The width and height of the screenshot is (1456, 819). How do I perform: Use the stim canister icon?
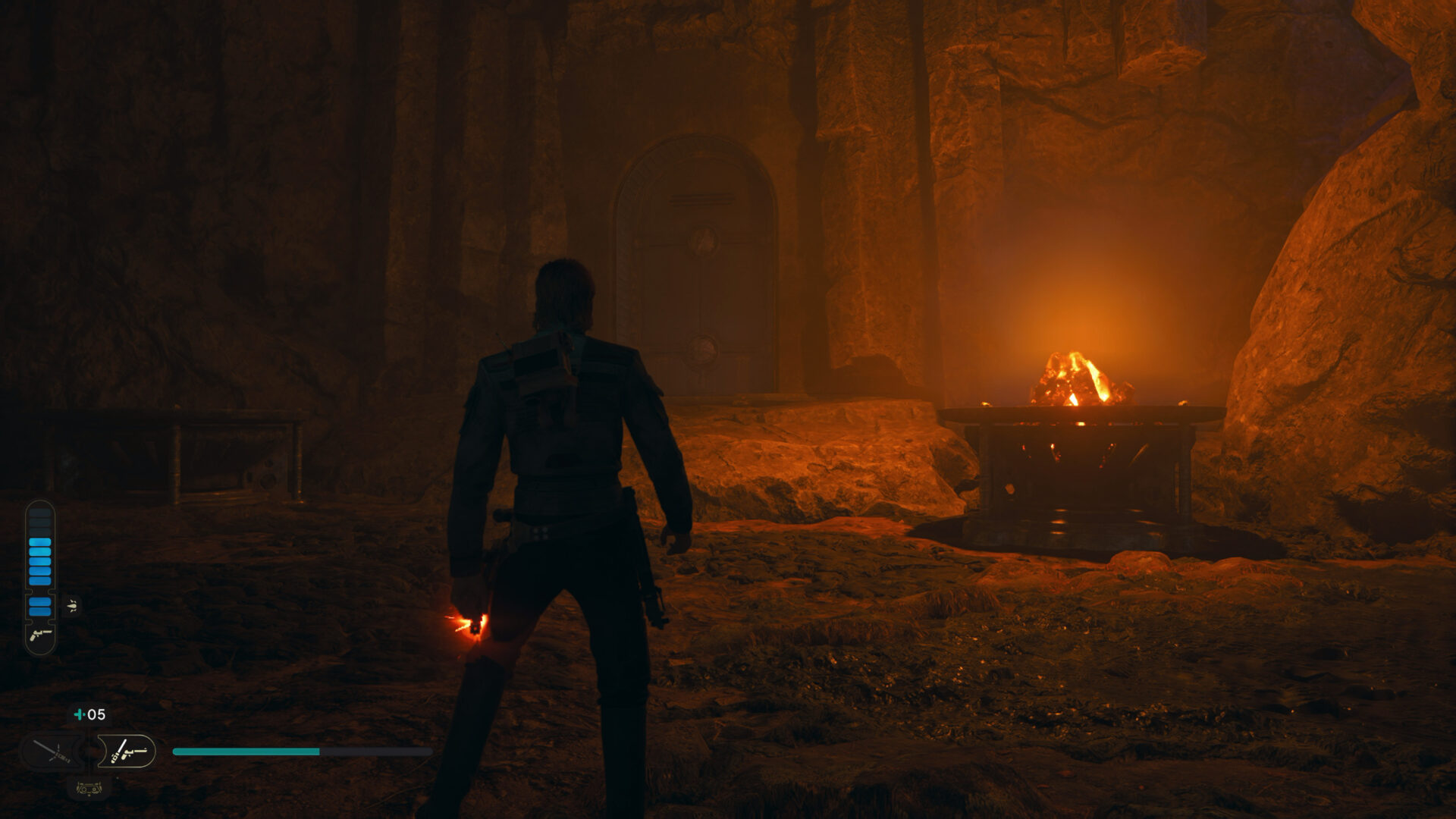click(x=79, y=714)
